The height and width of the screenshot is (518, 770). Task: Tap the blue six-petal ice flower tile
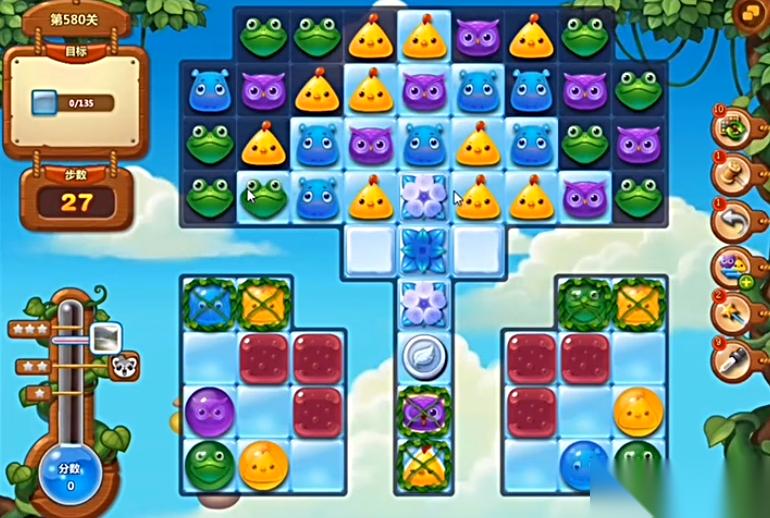(x=423, y=249)
